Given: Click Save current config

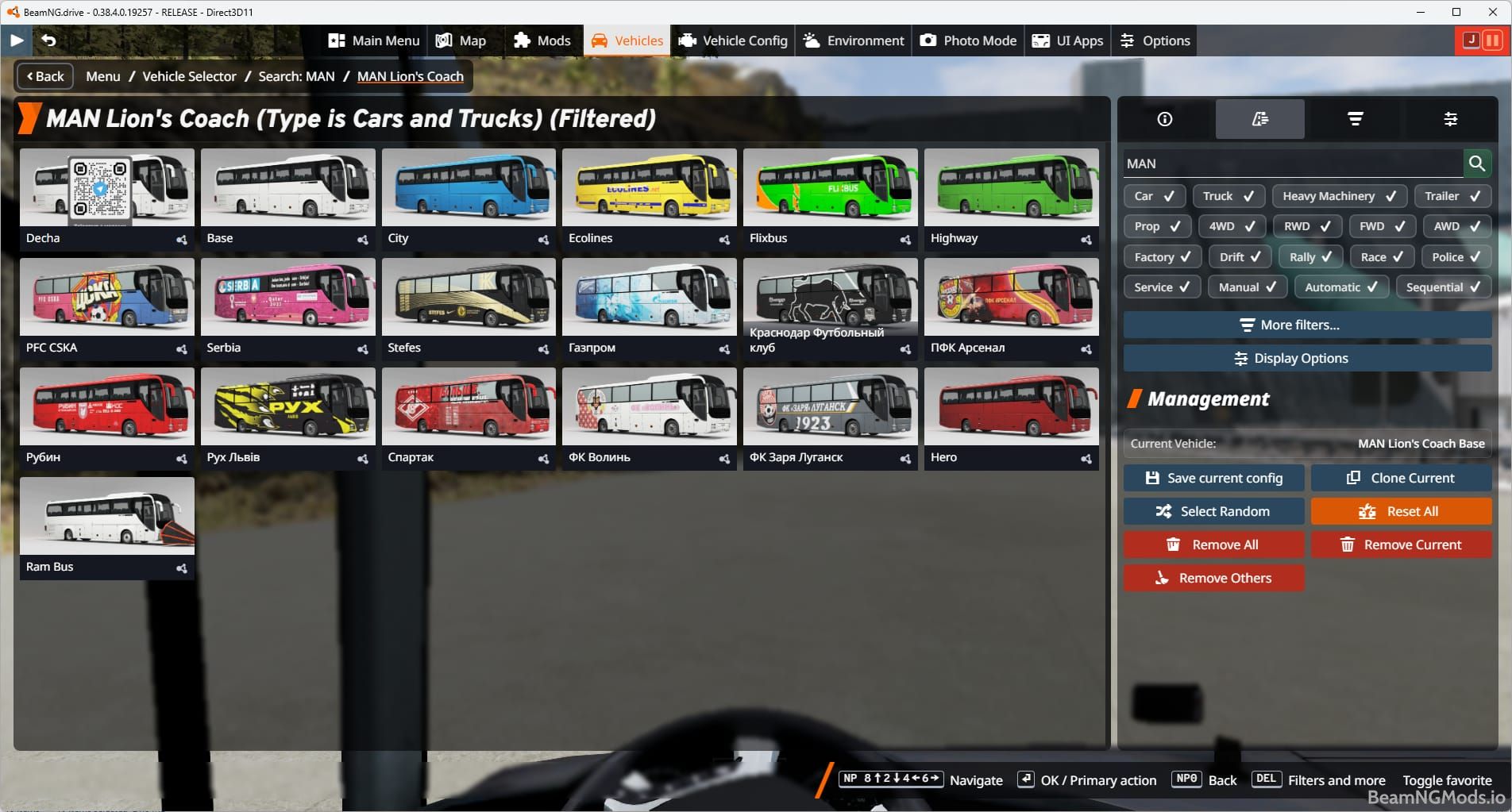Looking at the screenshot, I should [1213, 478].
